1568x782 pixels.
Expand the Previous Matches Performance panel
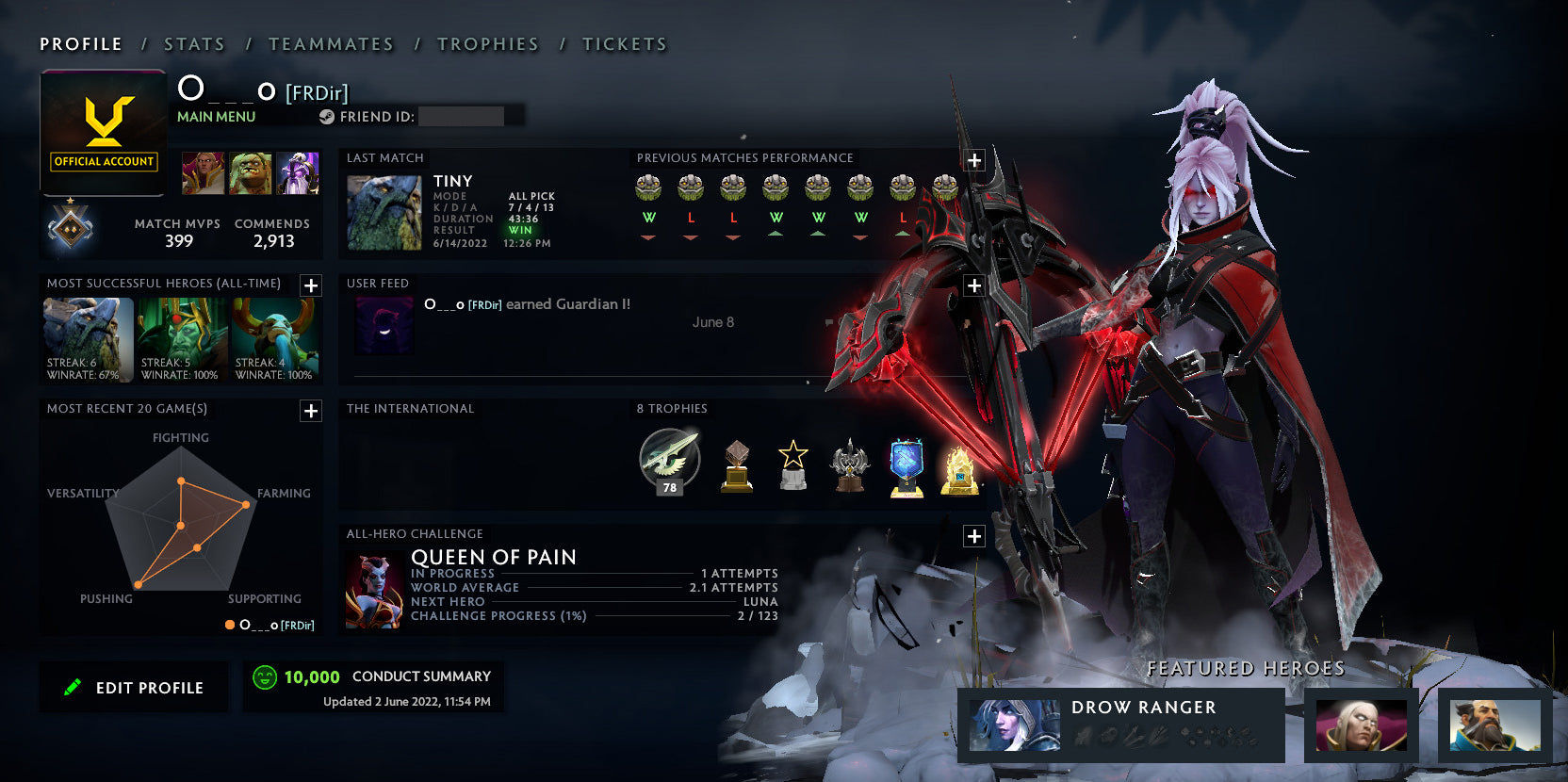[973, 160]
